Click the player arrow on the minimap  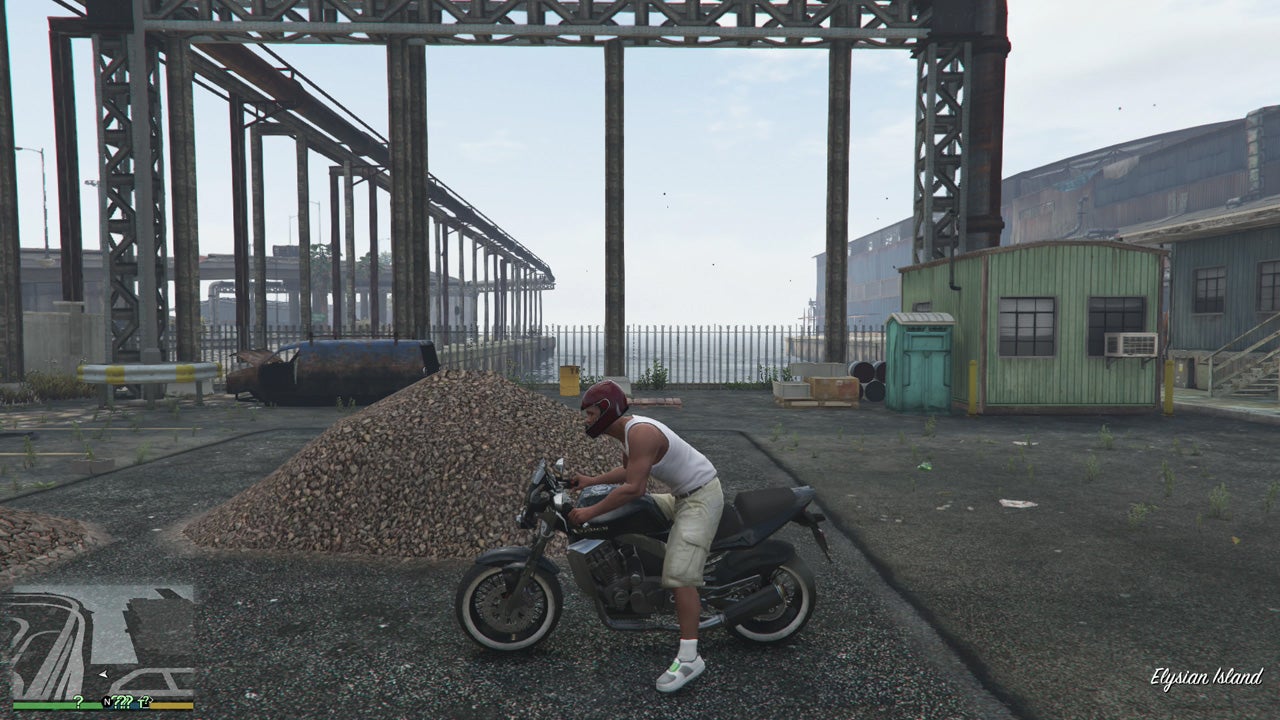pos(102,673)
